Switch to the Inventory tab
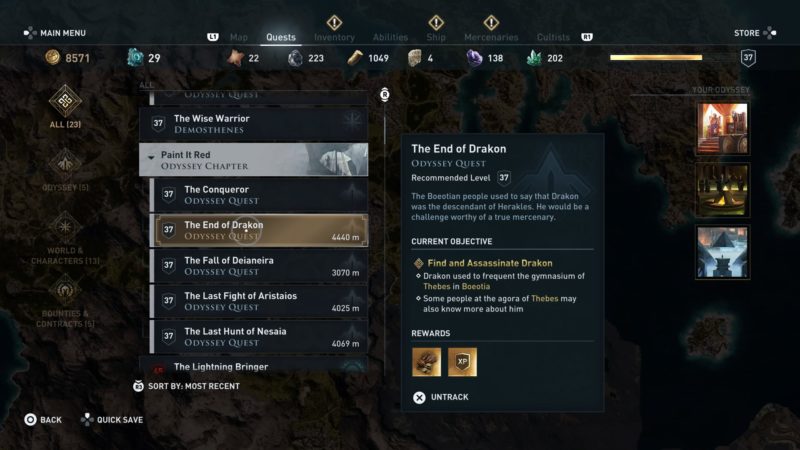Image resolution: width=800 pixels, height=450 pixels. click(x=334, y=38)
